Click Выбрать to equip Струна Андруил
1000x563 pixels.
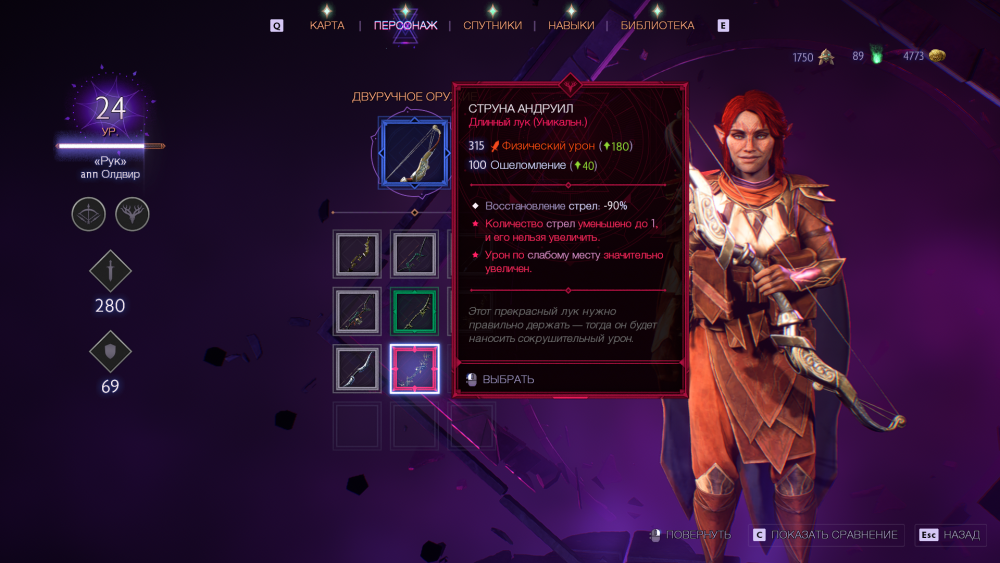click(x=508, y=379)
